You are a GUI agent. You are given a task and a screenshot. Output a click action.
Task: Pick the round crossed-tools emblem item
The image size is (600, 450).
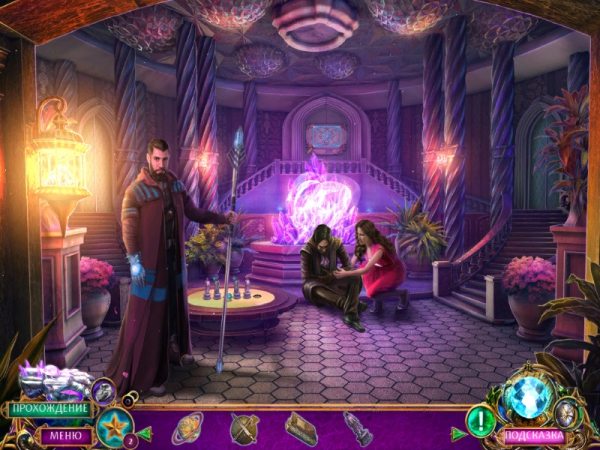[243, 428]
